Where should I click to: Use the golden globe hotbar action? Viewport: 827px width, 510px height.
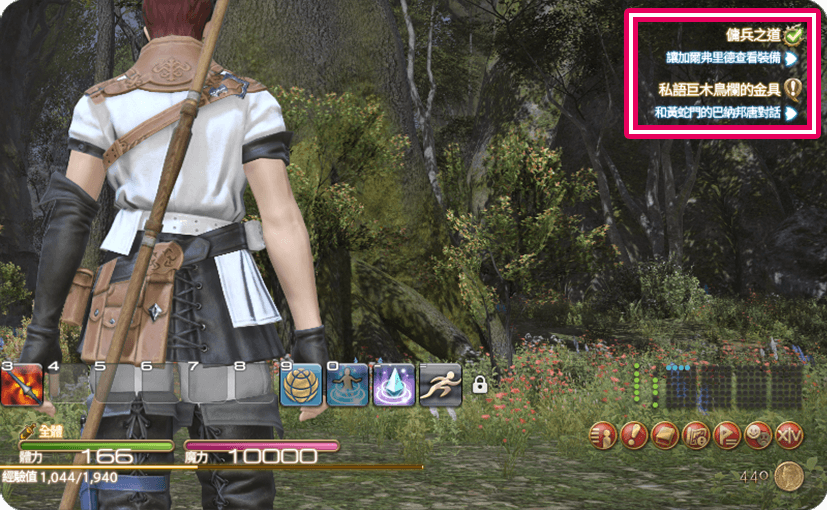[x=300, y=385]
